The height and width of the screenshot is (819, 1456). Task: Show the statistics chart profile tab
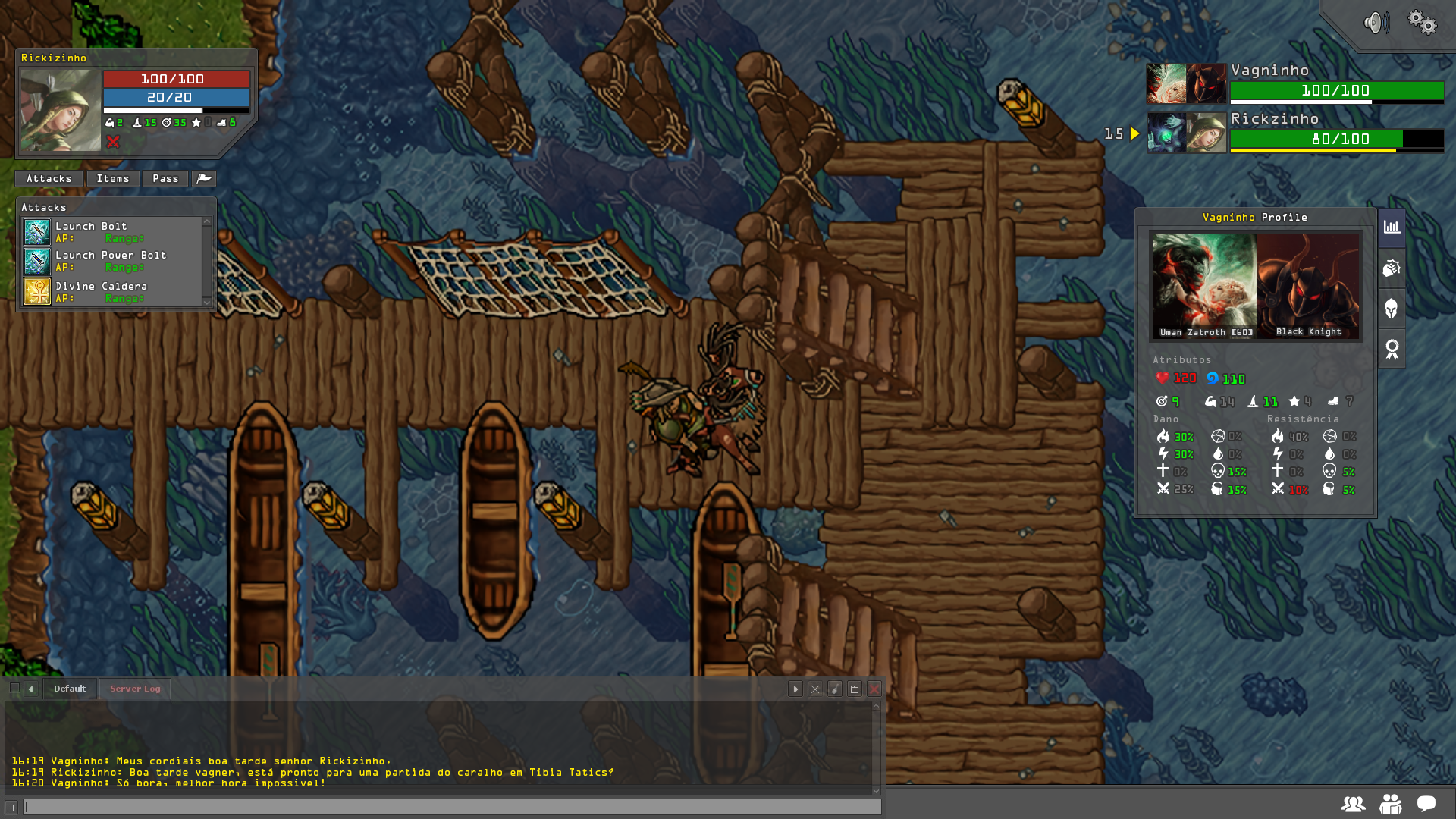pos(1392,227)
